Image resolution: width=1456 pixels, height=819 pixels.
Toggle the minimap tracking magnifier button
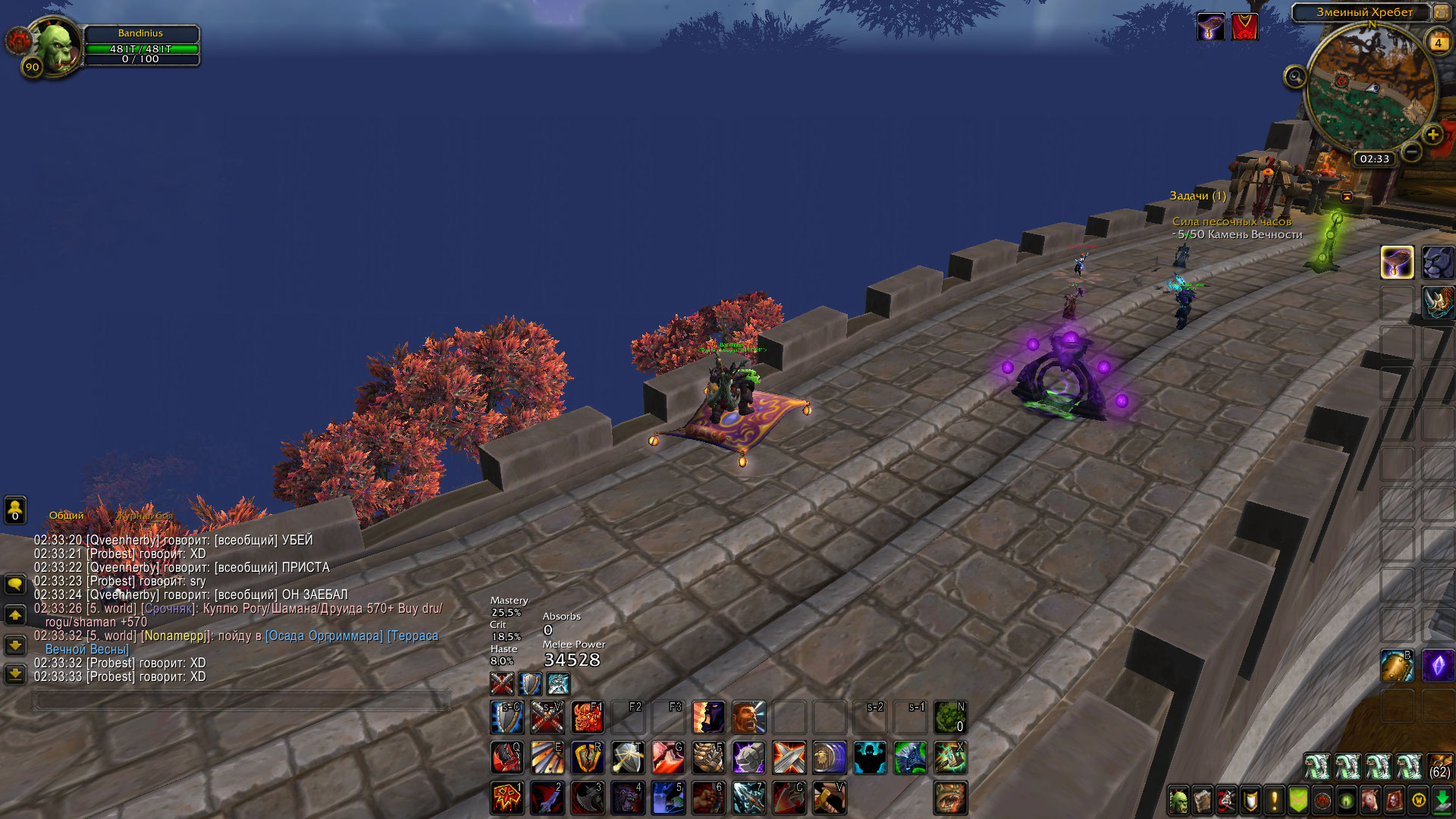[x=1295, y=77]
